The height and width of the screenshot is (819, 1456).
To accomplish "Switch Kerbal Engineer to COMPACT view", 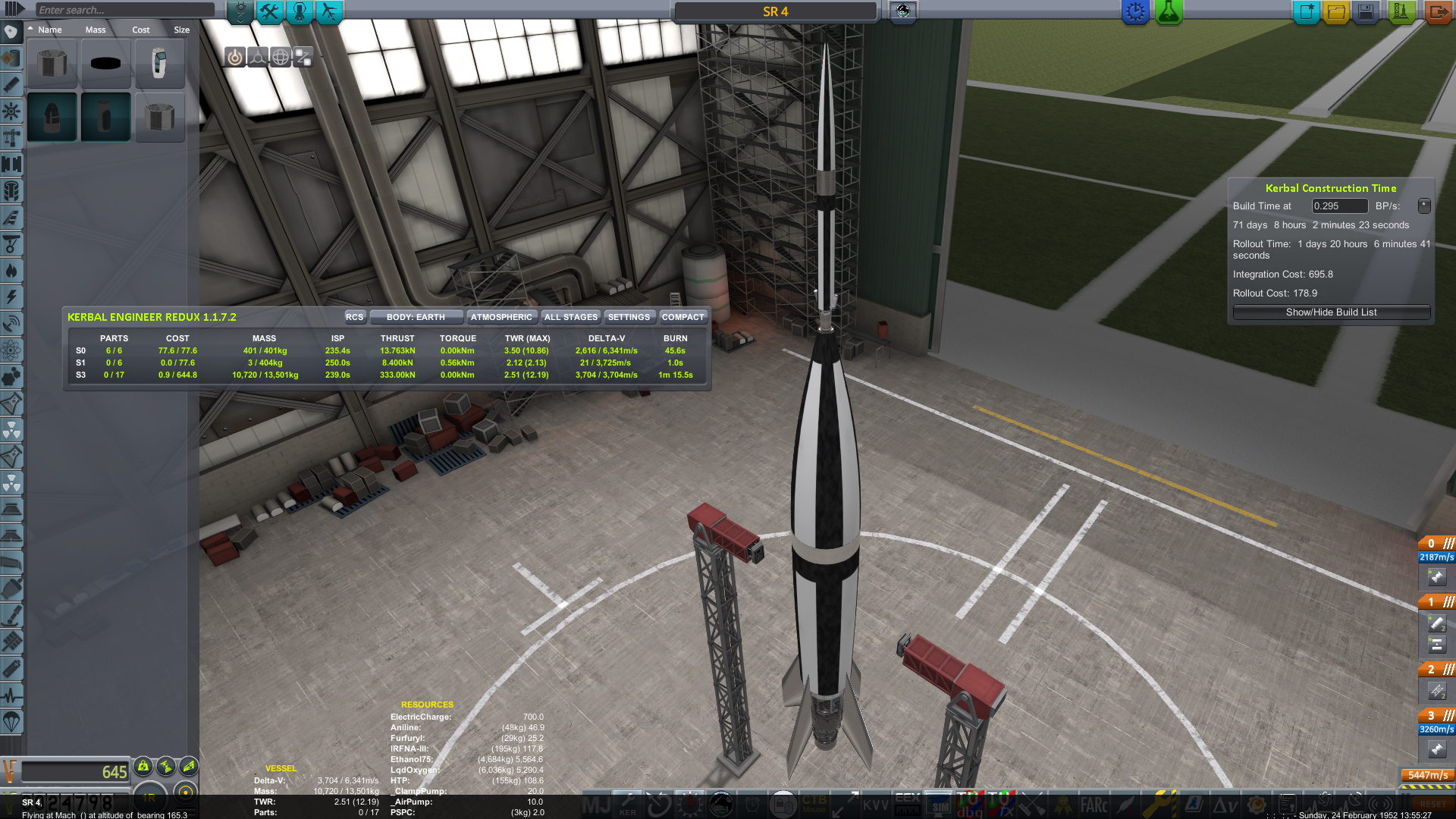I will [682, 317].
